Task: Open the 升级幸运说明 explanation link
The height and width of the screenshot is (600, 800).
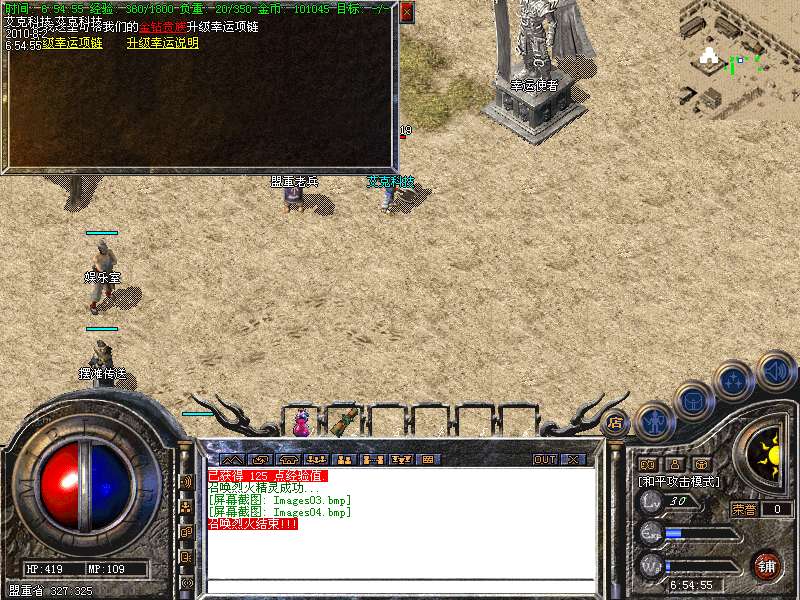Action: [x=162, y=44]
